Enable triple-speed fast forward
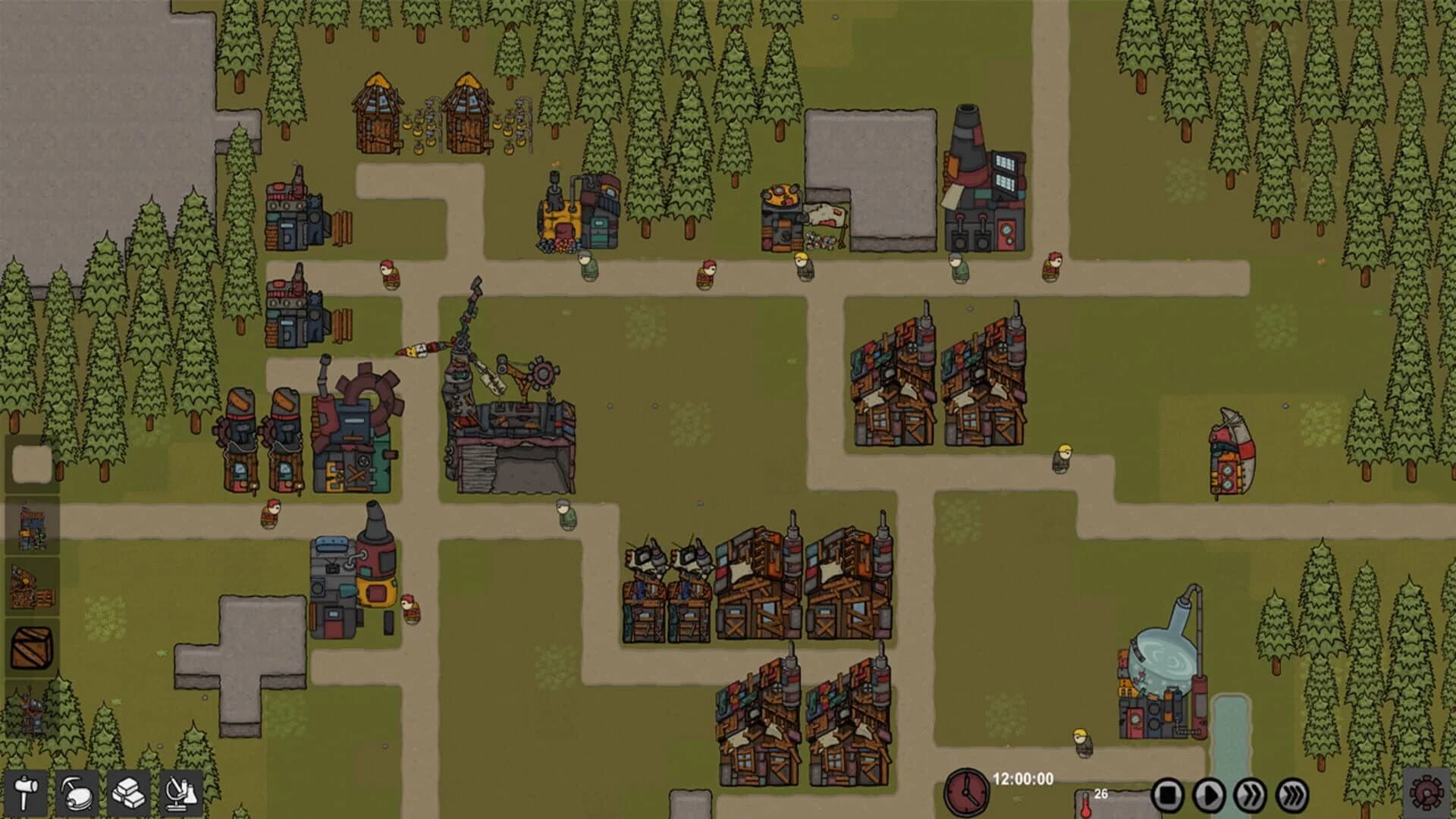This screenshot has width=1456, height=819. [x=1291, y=796]
